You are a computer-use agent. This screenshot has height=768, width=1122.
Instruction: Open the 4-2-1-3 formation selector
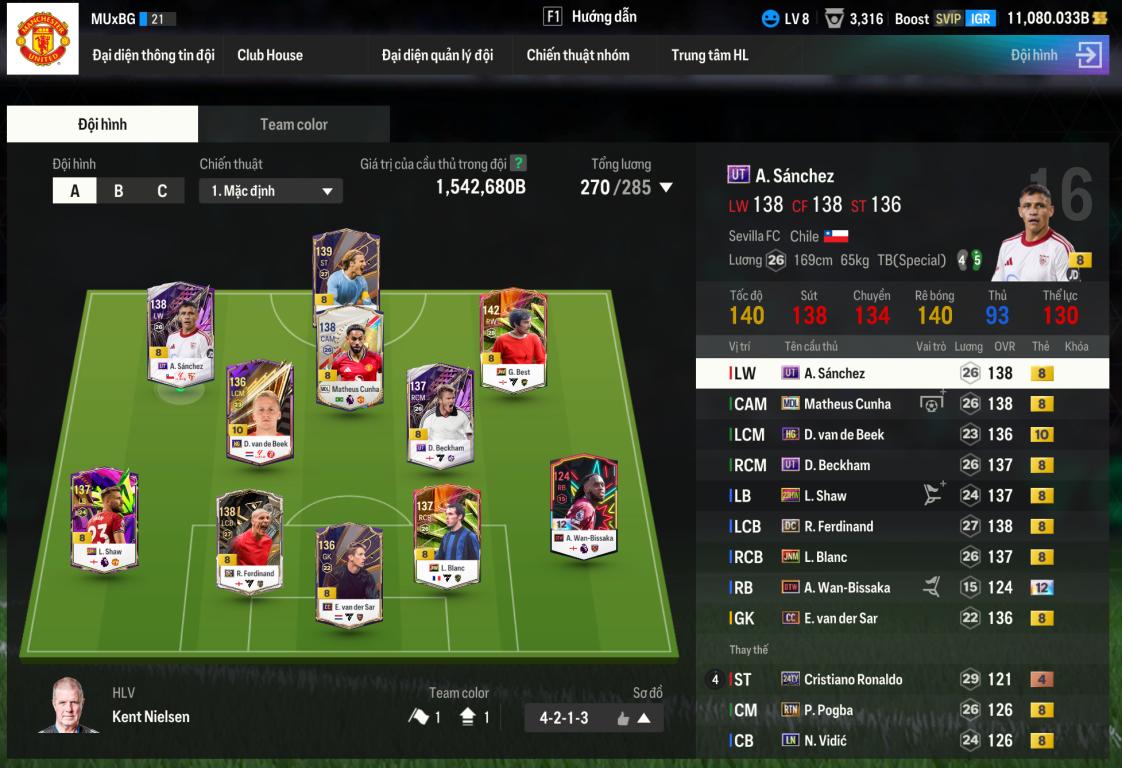(x=593, y=717)
